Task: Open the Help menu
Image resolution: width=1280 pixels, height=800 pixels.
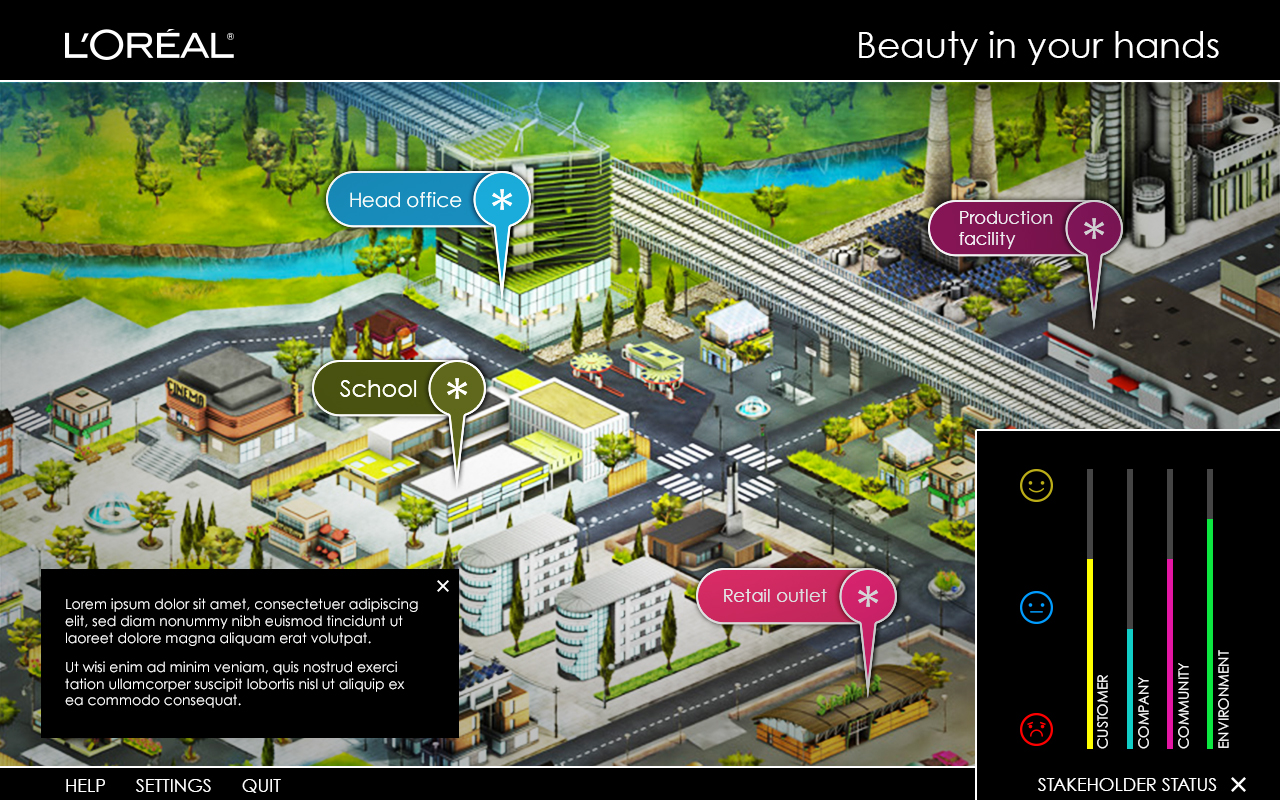Action: tap(85, 785)
